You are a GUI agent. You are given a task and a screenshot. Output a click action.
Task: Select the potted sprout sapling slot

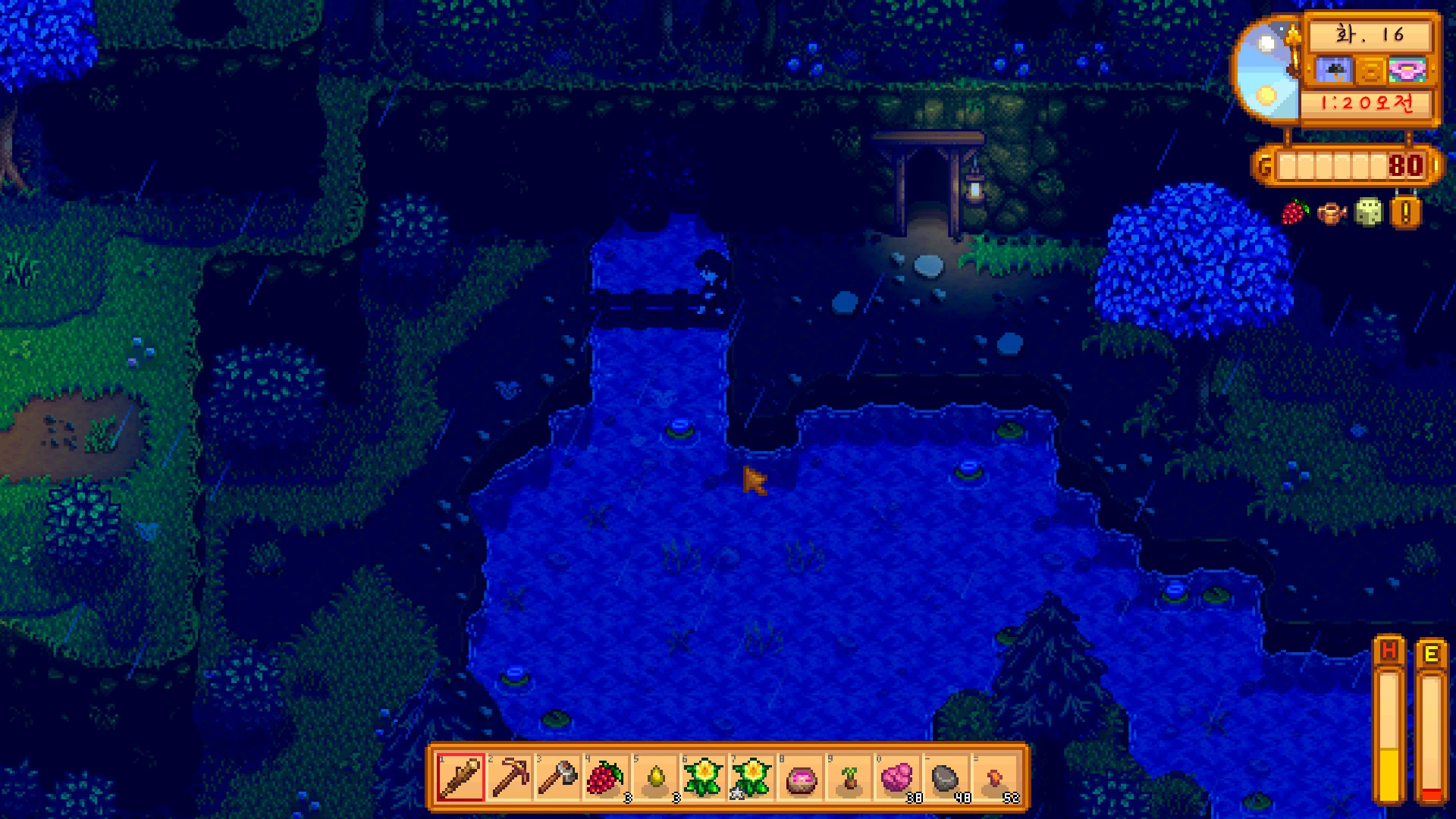click(849, 777)
